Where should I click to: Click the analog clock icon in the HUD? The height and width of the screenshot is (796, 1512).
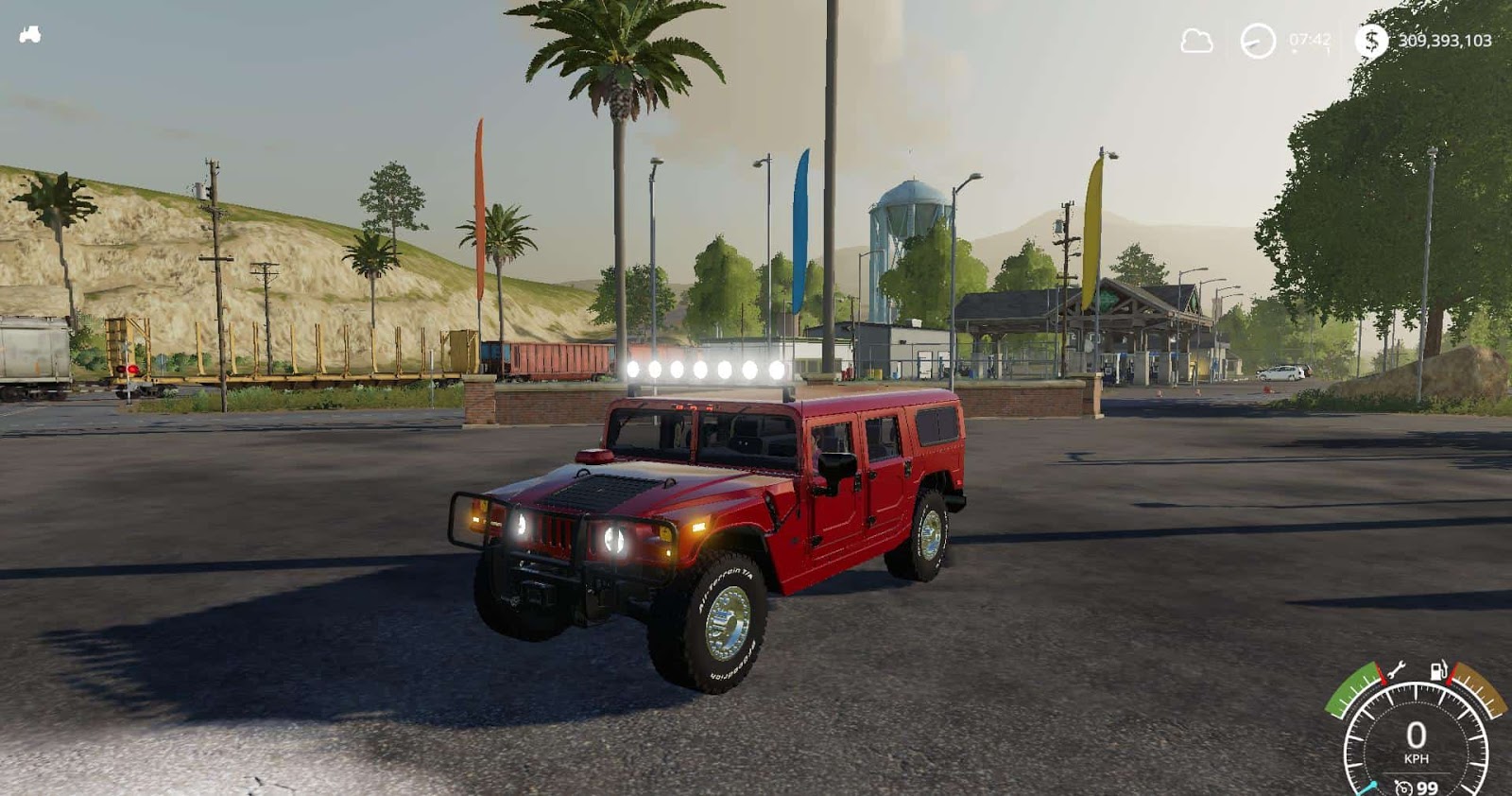(x=1255, y=42)
